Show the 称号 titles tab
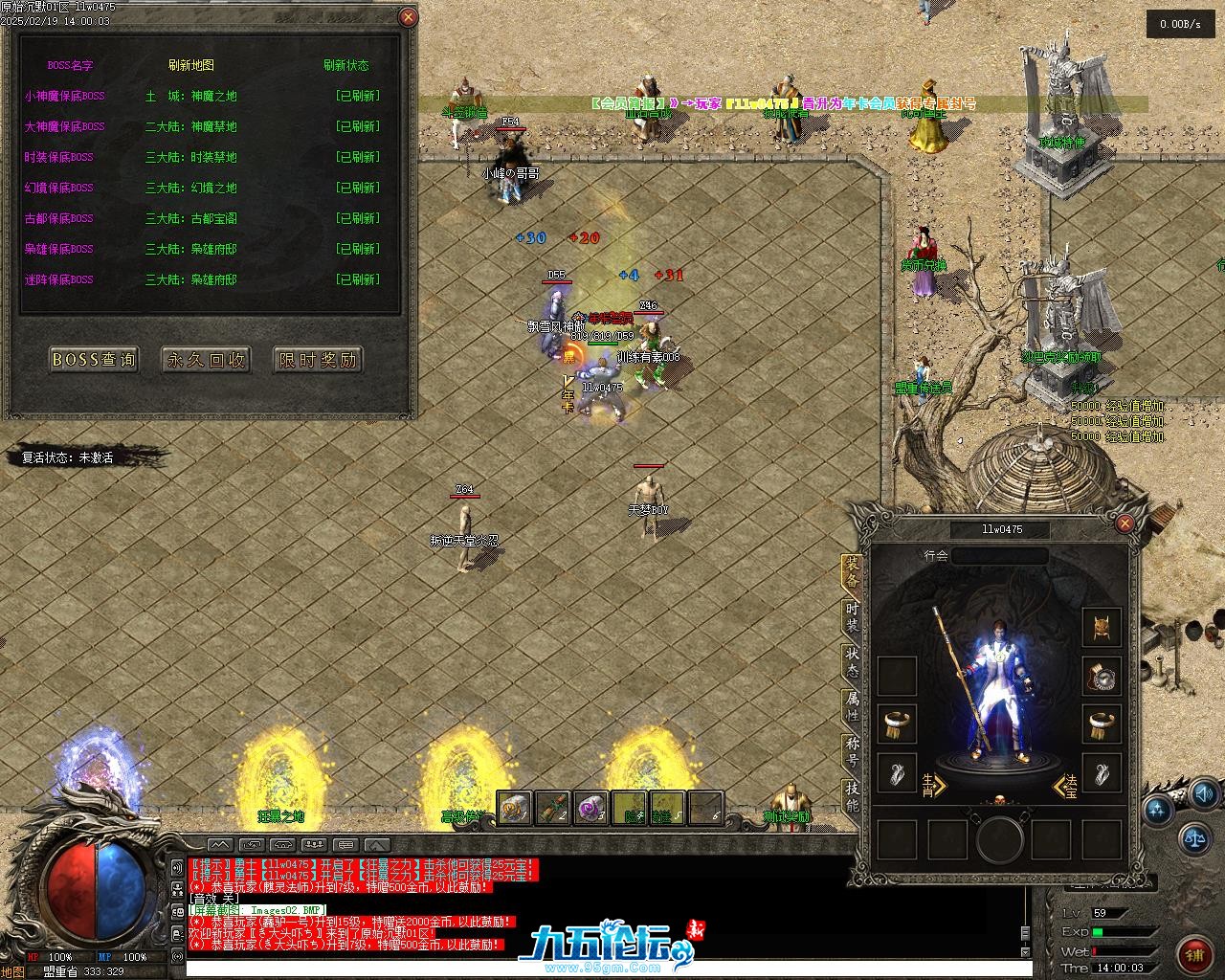This screenshot has height=980, width=1225. [852, 751]
